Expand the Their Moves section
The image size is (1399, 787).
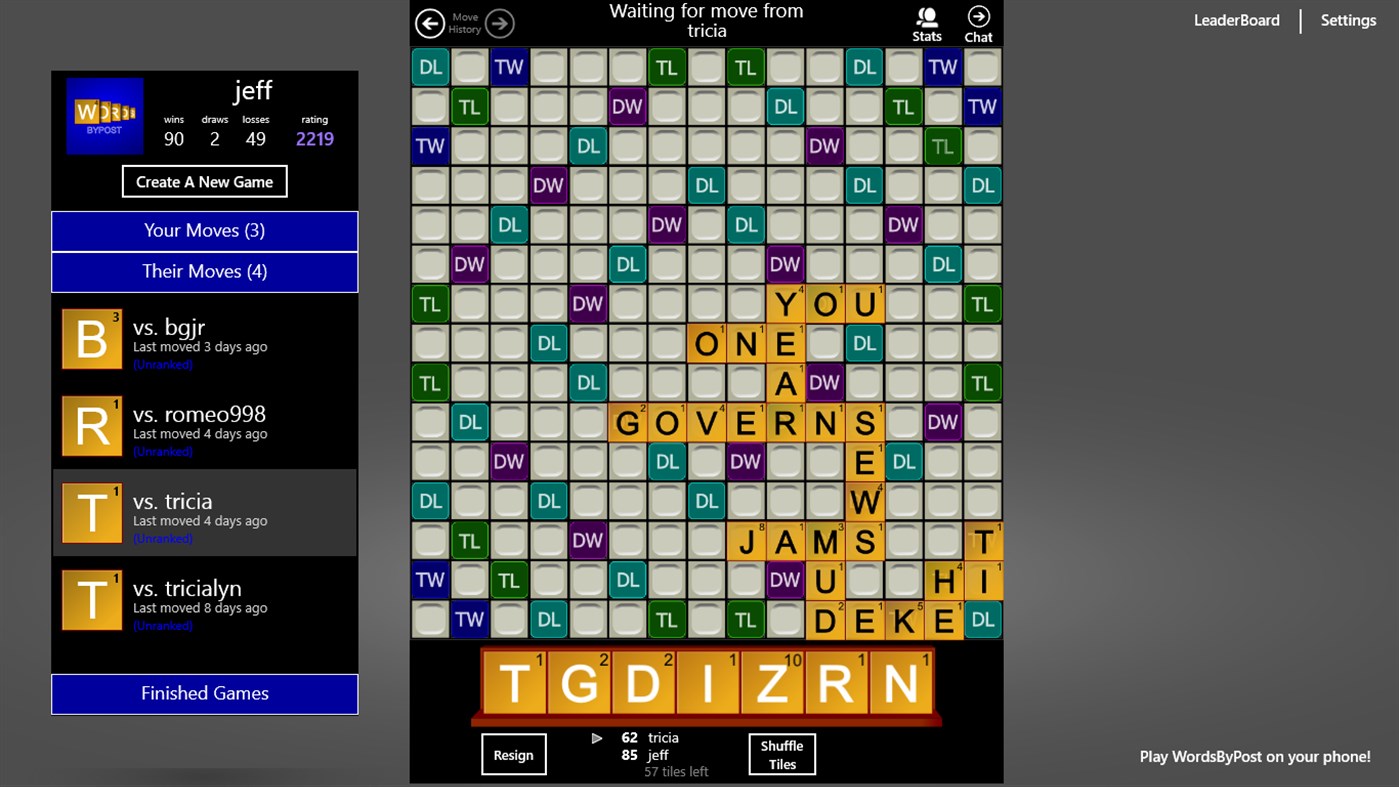coord(204,271)
